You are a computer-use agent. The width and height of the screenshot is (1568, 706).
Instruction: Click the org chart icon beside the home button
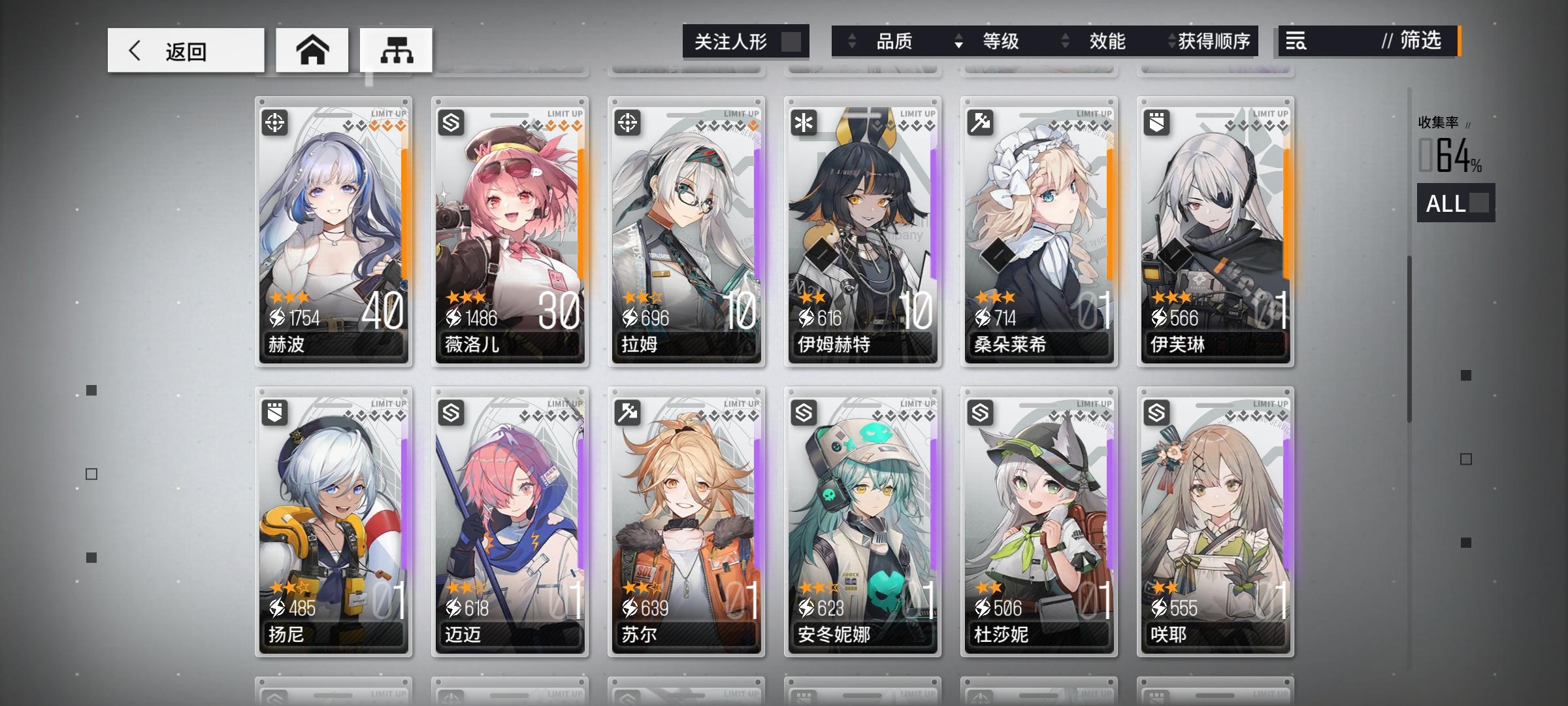tap(396, 49)
